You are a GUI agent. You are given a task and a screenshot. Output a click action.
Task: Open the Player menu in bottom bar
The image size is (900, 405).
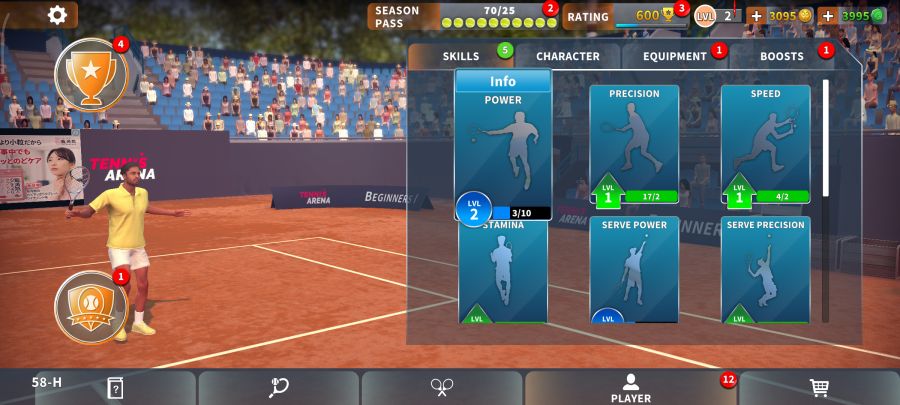pyautogui.click(x=630, y=388)
